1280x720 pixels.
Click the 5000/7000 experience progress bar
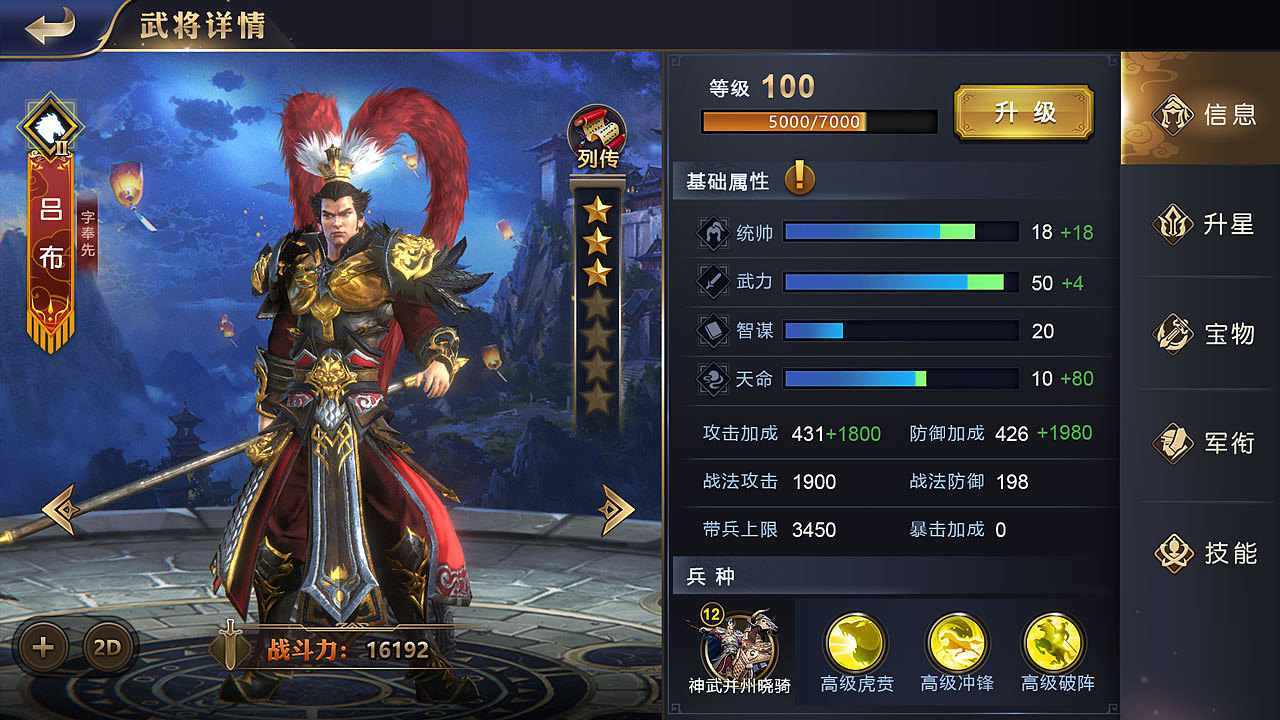(819, 121)
